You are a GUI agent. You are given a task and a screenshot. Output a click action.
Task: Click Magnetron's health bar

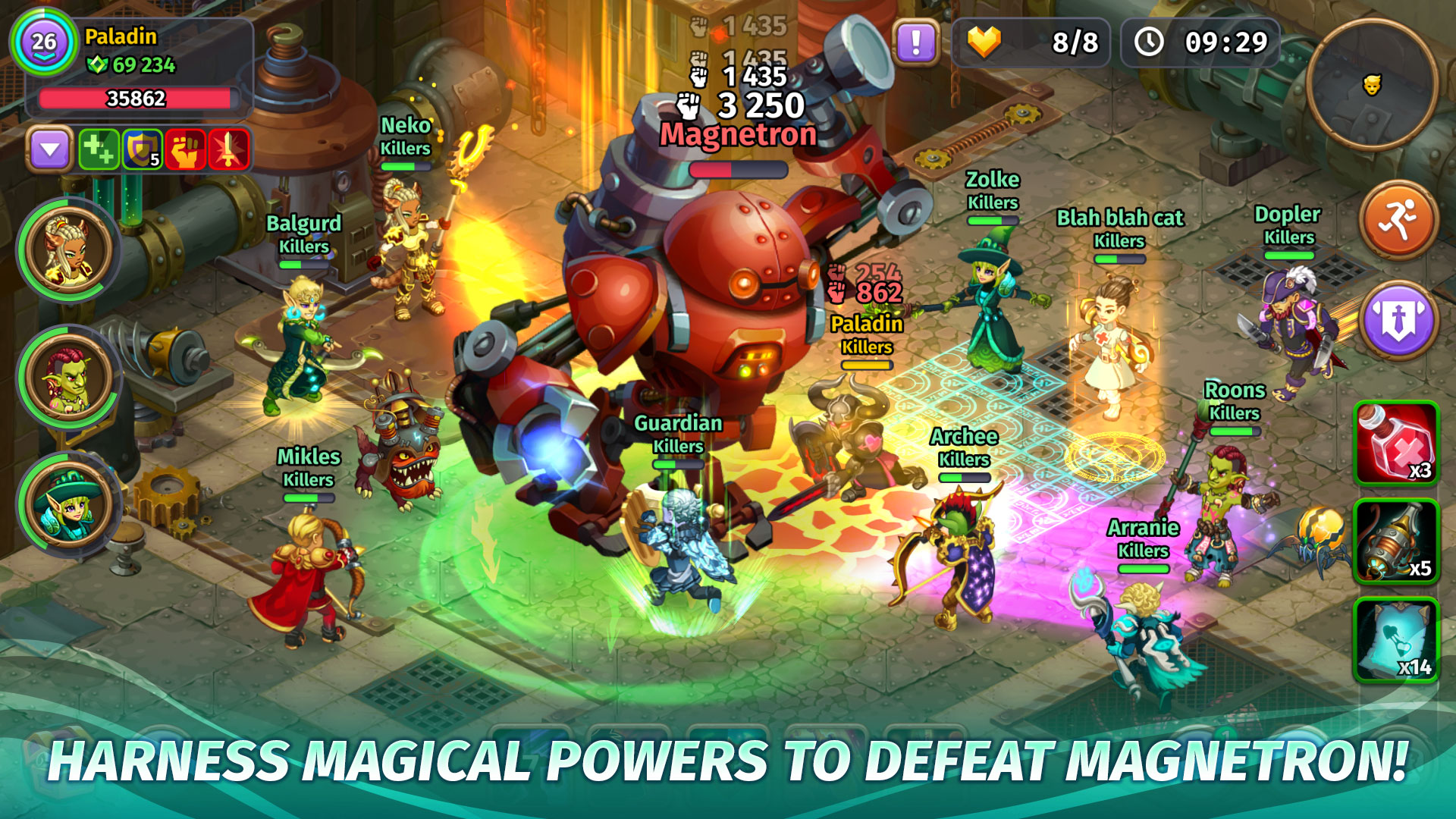click(x=739, y=171)
